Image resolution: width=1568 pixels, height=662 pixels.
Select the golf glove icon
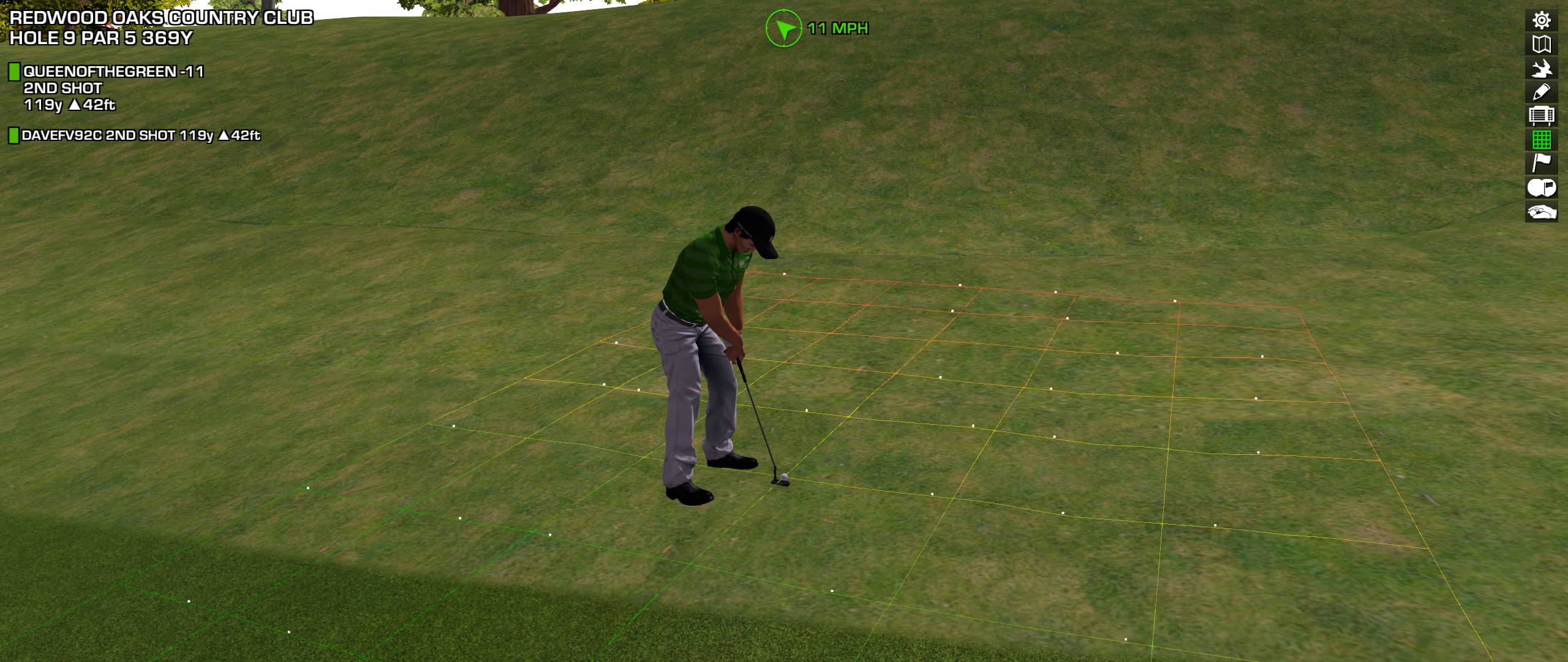point(1541,212)
